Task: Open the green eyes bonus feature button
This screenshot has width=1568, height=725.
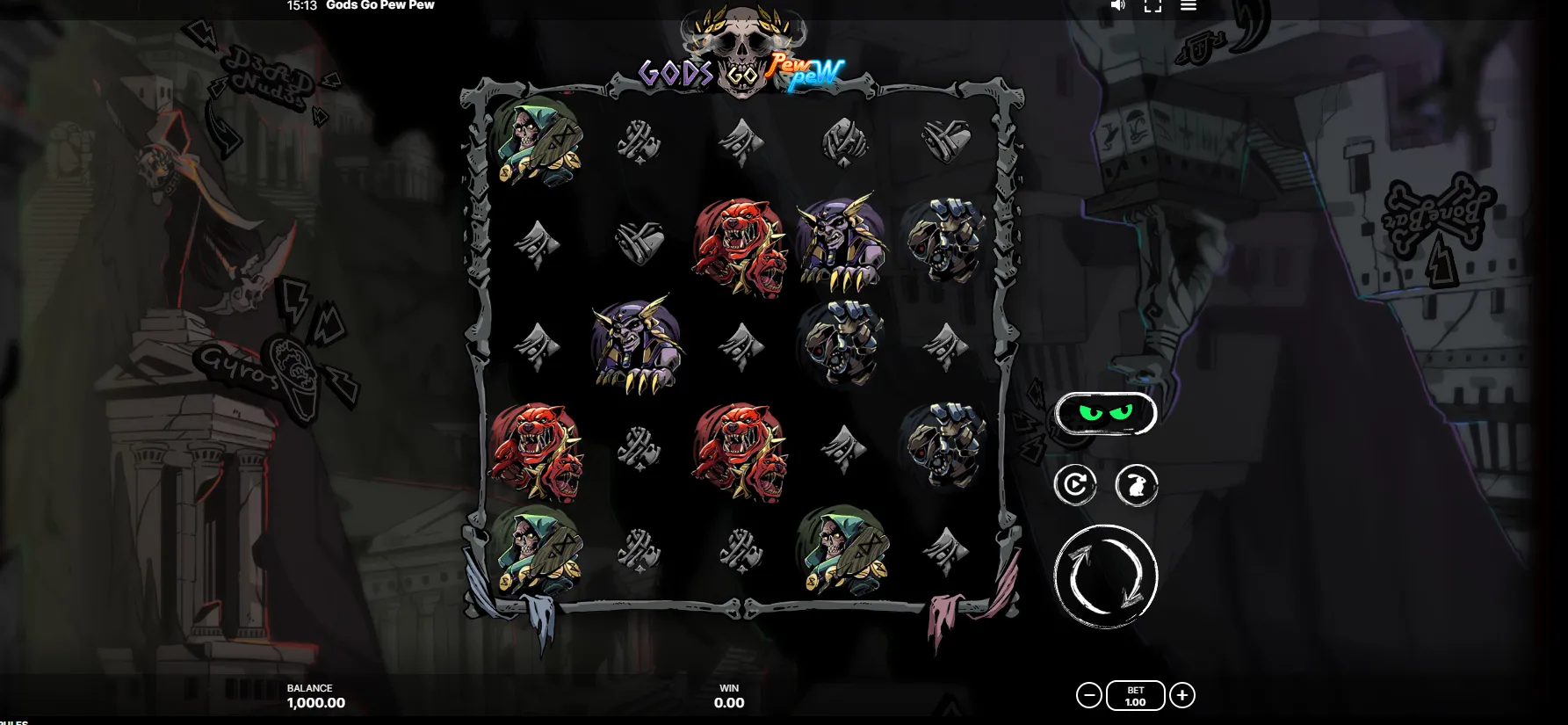Action: click(1105, 413)
